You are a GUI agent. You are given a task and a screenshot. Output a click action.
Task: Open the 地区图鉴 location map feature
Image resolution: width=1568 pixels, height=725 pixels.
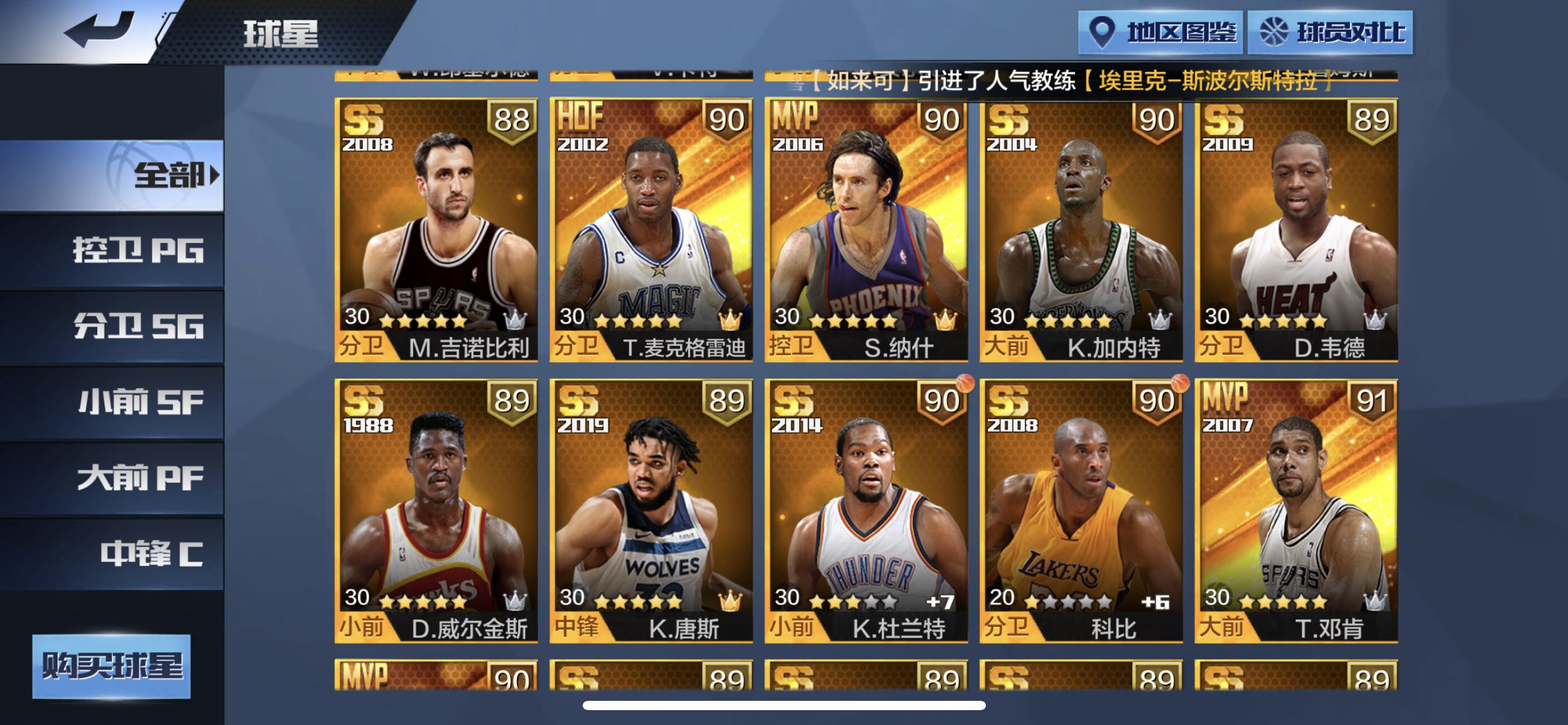(x=1160, y=34)
